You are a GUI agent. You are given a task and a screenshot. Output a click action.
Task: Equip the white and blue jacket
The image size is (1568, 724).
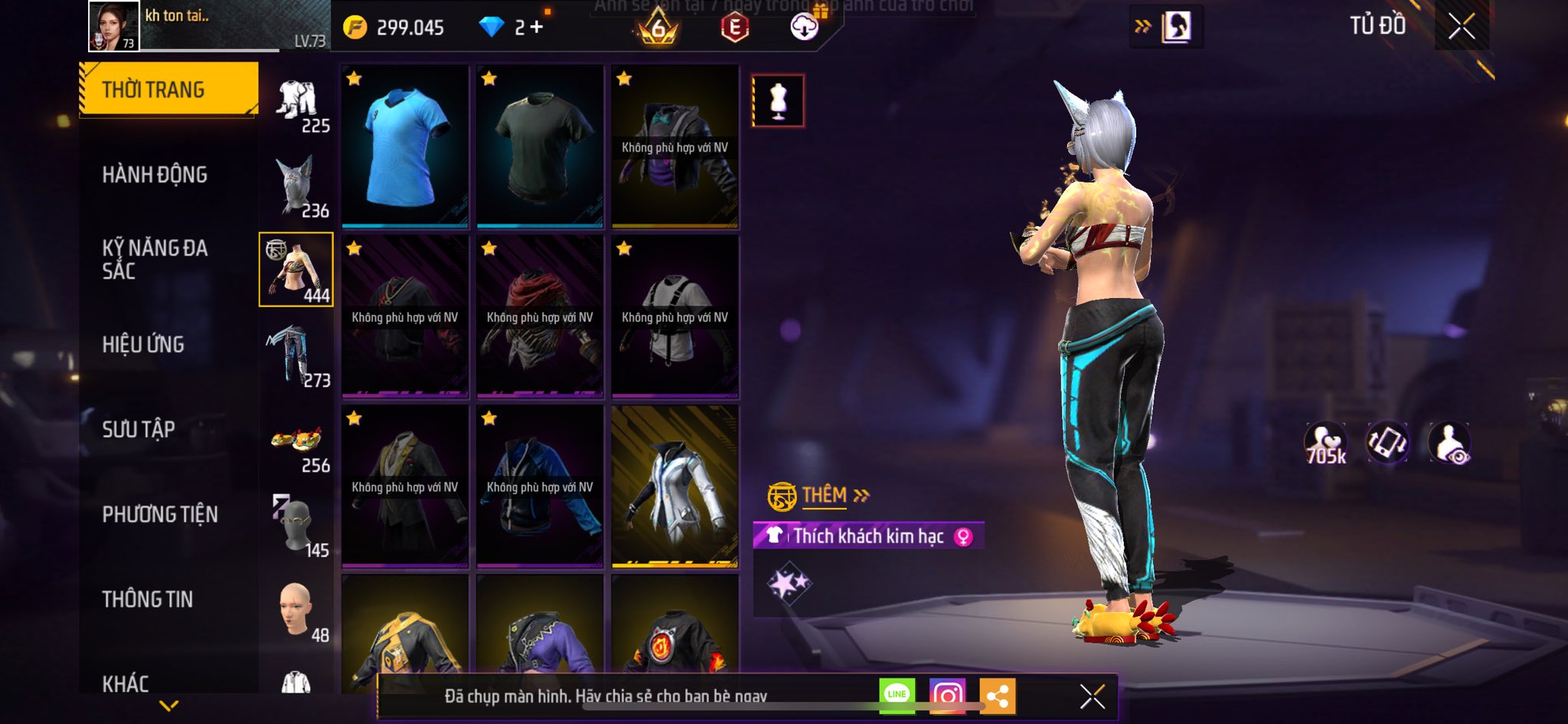(x=675, y=487)
